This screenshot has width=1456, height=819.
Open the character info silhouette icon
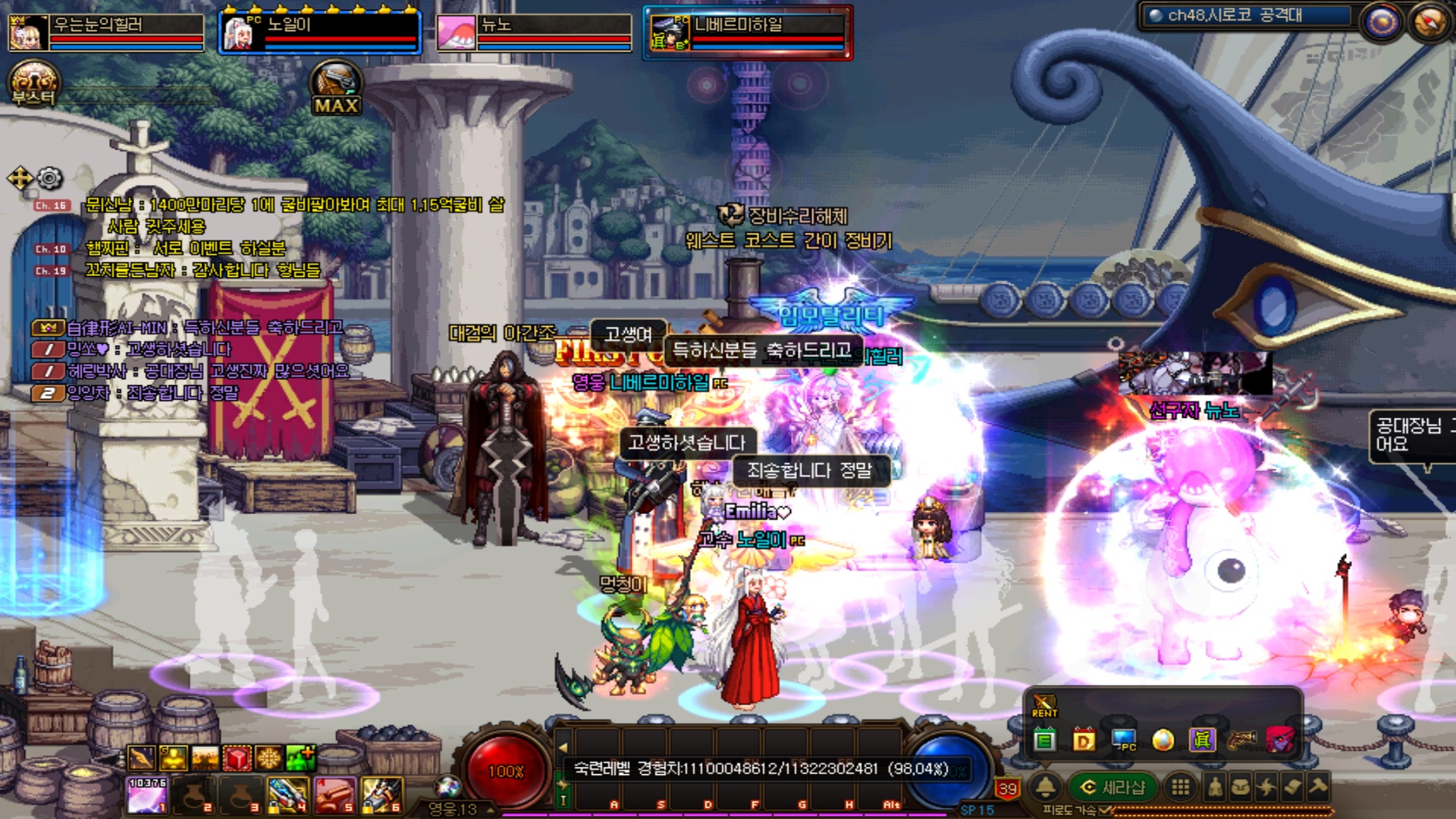pyautogui.click(x=1215, y=787)
